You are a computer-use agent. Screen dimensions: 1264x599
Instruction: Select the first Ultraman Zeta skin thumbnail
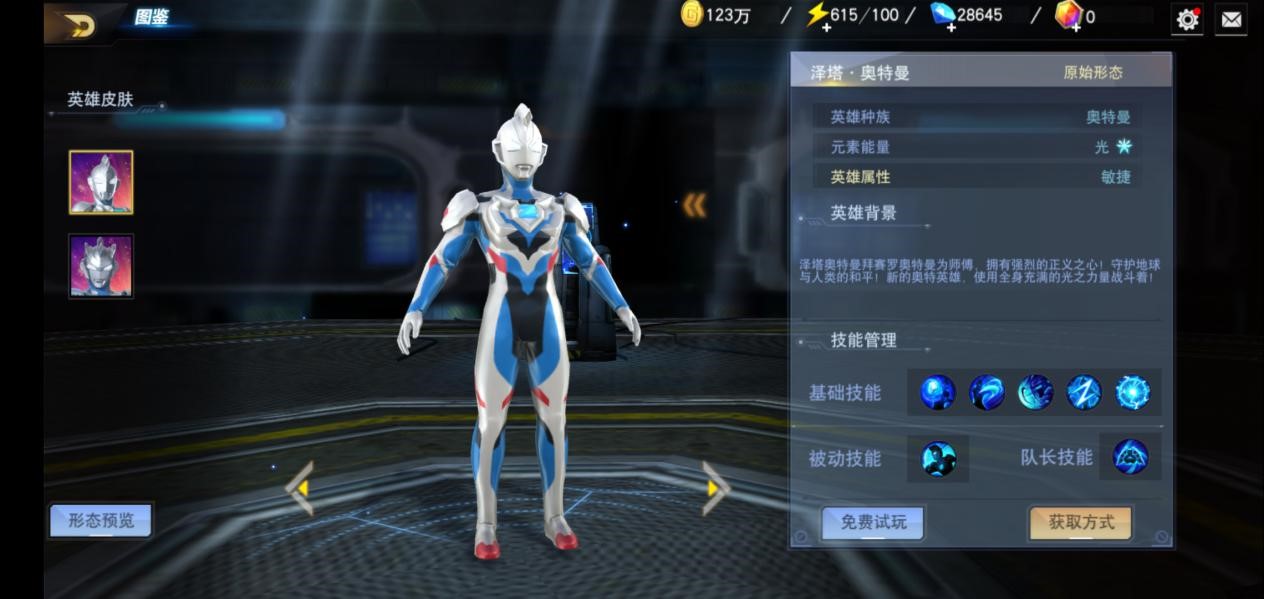pyautogui.click(x=101, y=182)
